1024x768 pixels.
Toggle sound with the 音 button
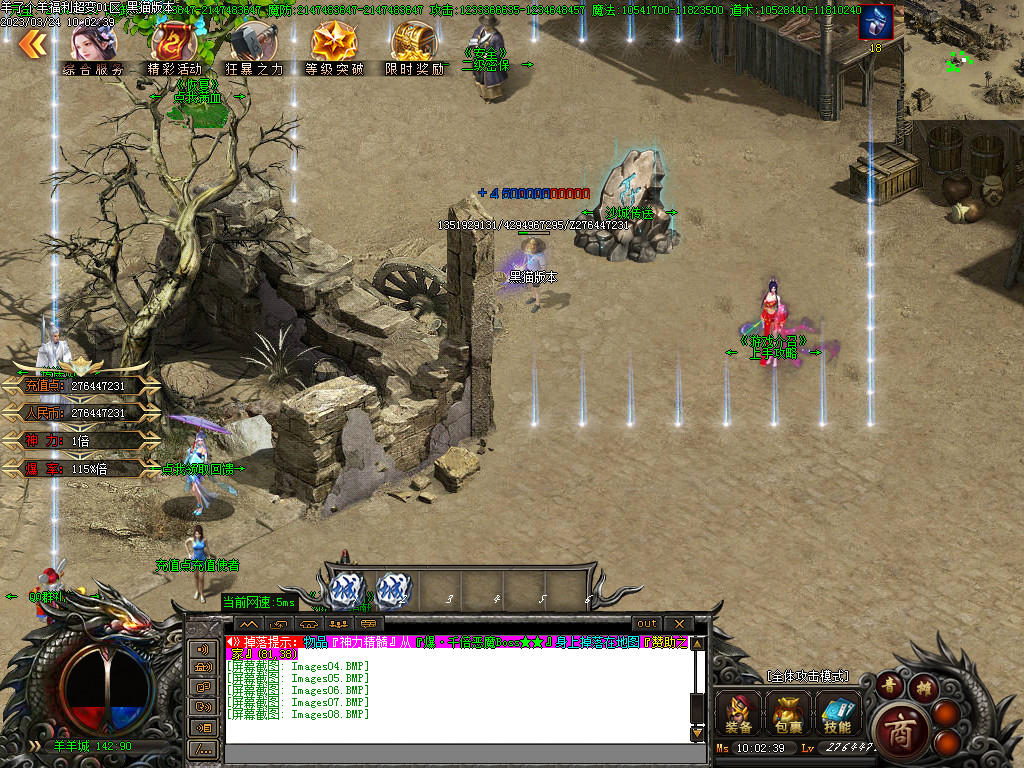pos(889,685)
